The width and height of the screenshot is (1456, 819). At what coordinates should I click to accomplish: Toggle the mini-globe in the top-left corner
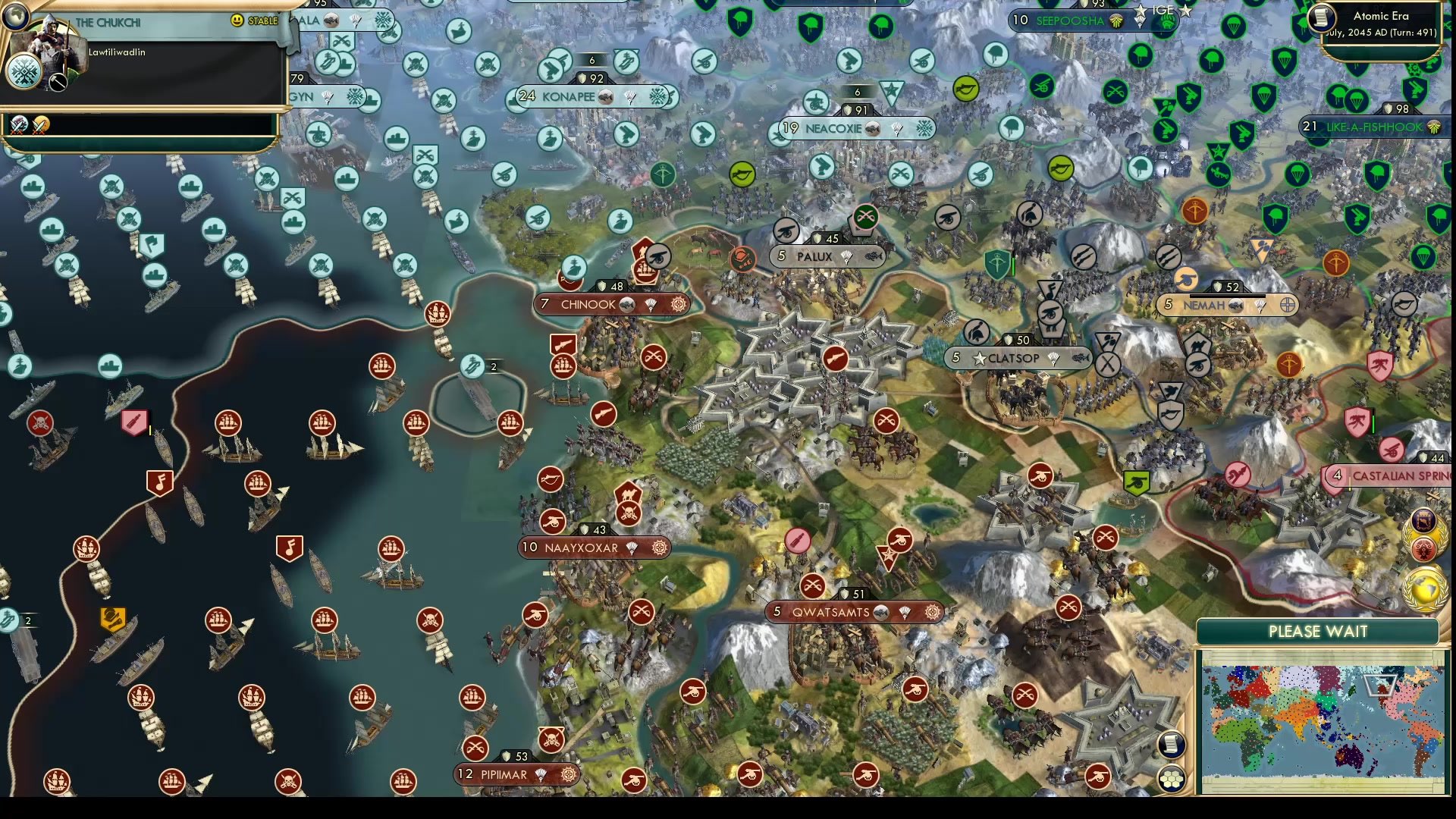point(17,15)
